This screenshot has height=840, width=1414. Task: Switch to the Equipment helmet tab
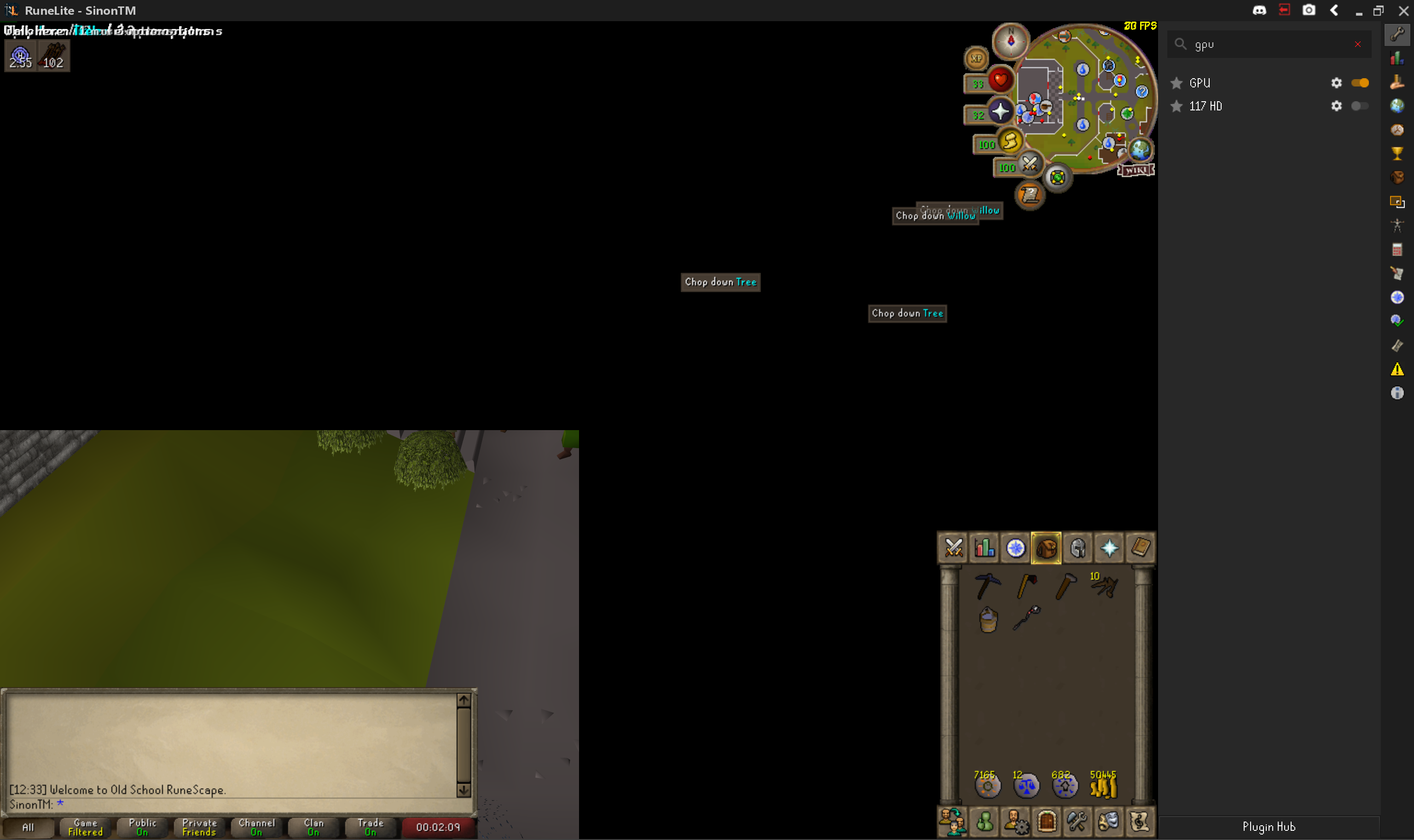click(x=1078, y=547)
